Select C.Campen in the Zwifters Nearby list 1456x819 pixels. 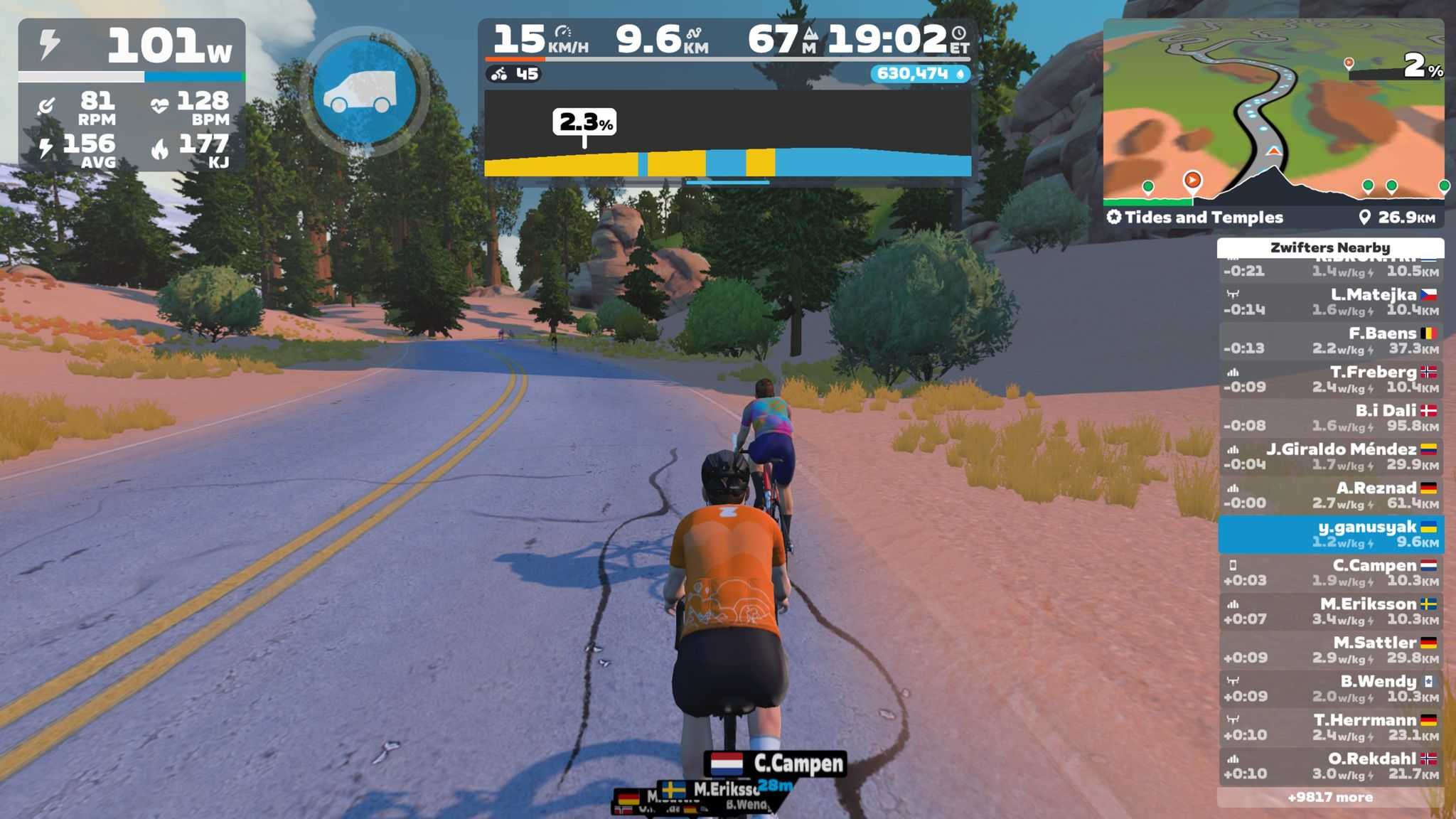coord(1330,573)
